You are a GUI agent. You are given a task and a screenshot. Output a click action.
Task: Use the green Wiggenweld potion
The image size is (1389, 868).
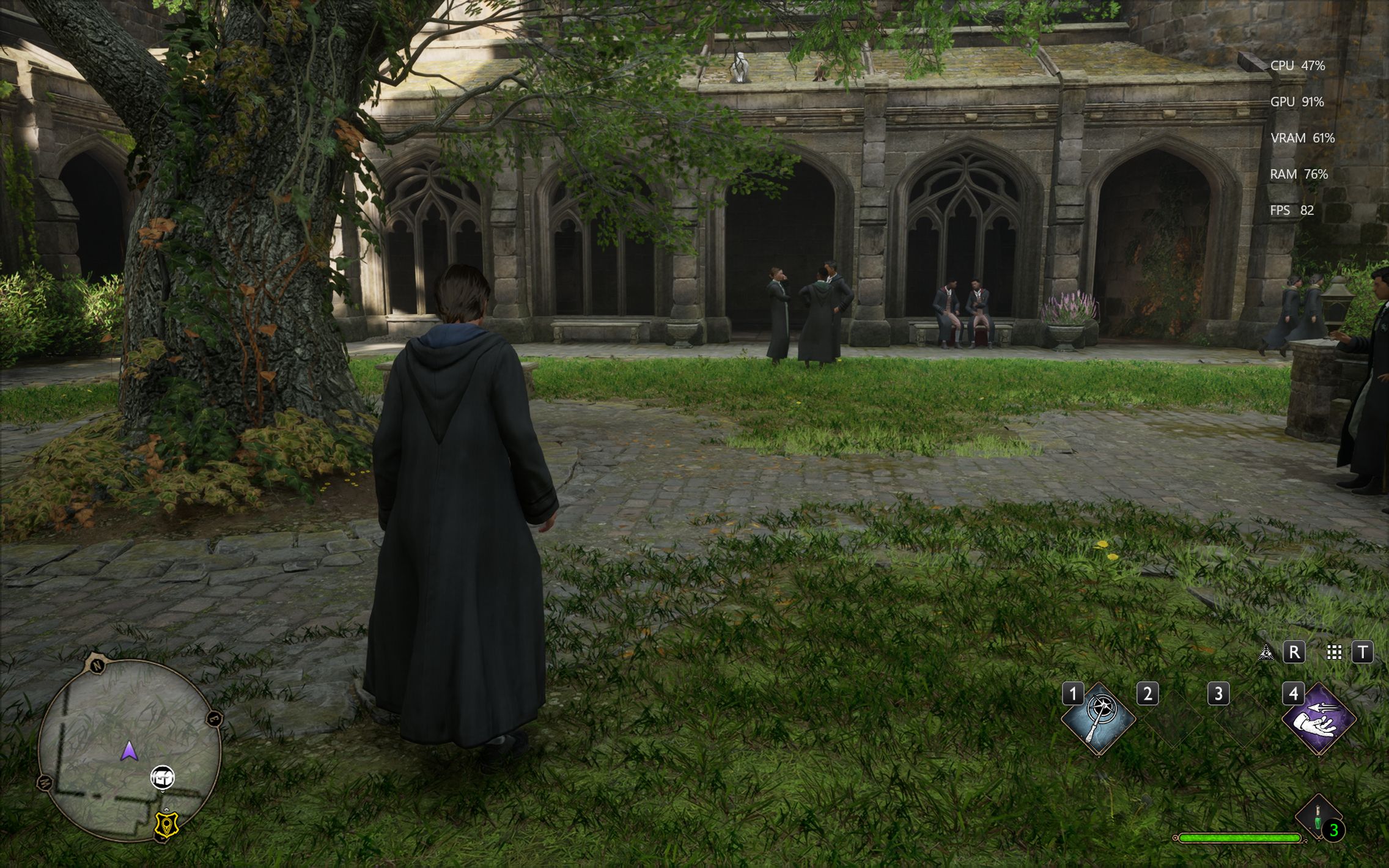tap(1317, 817)
